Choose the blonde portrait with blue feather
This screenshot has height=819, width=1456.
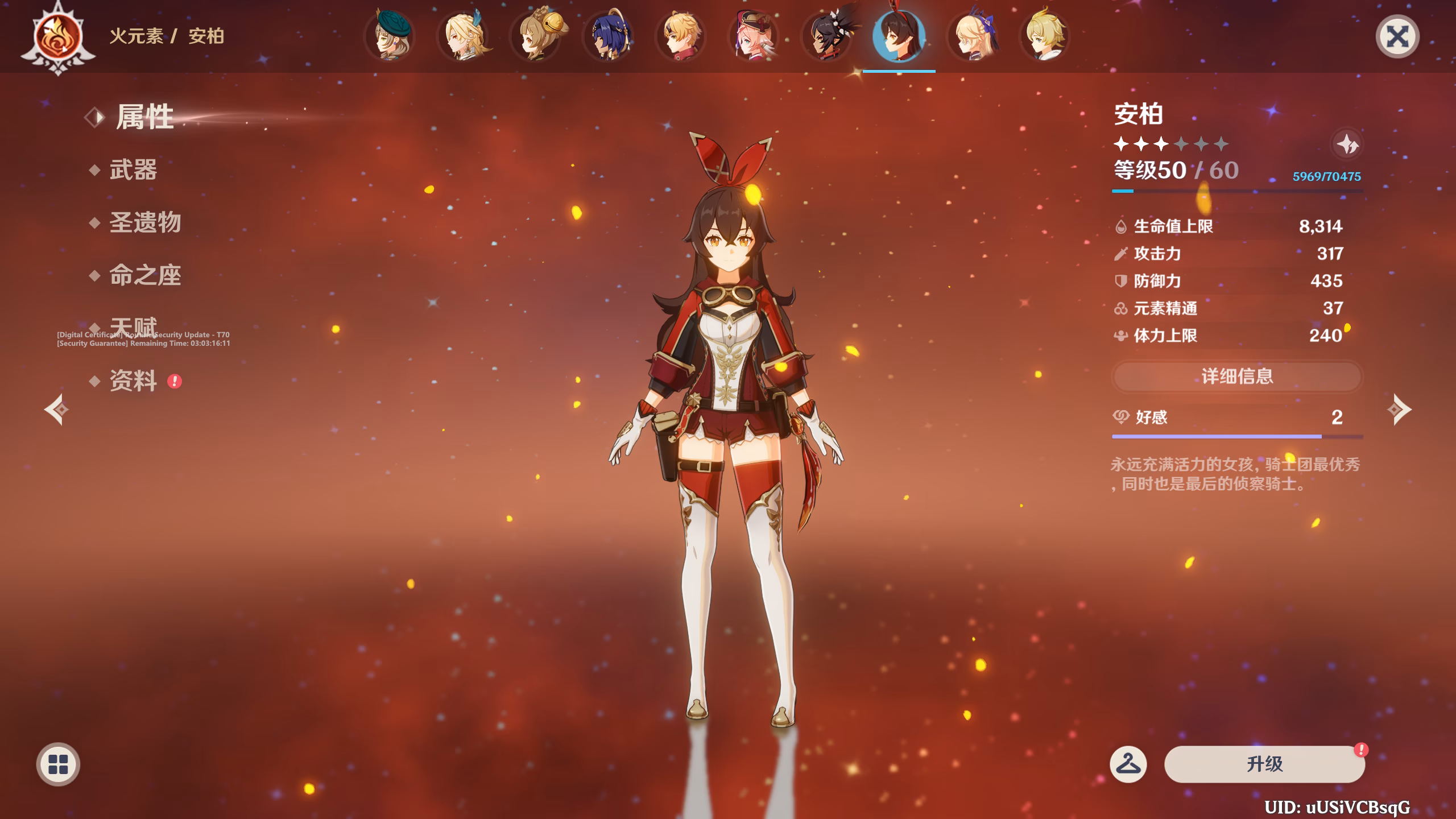click(x=464, y=36)
